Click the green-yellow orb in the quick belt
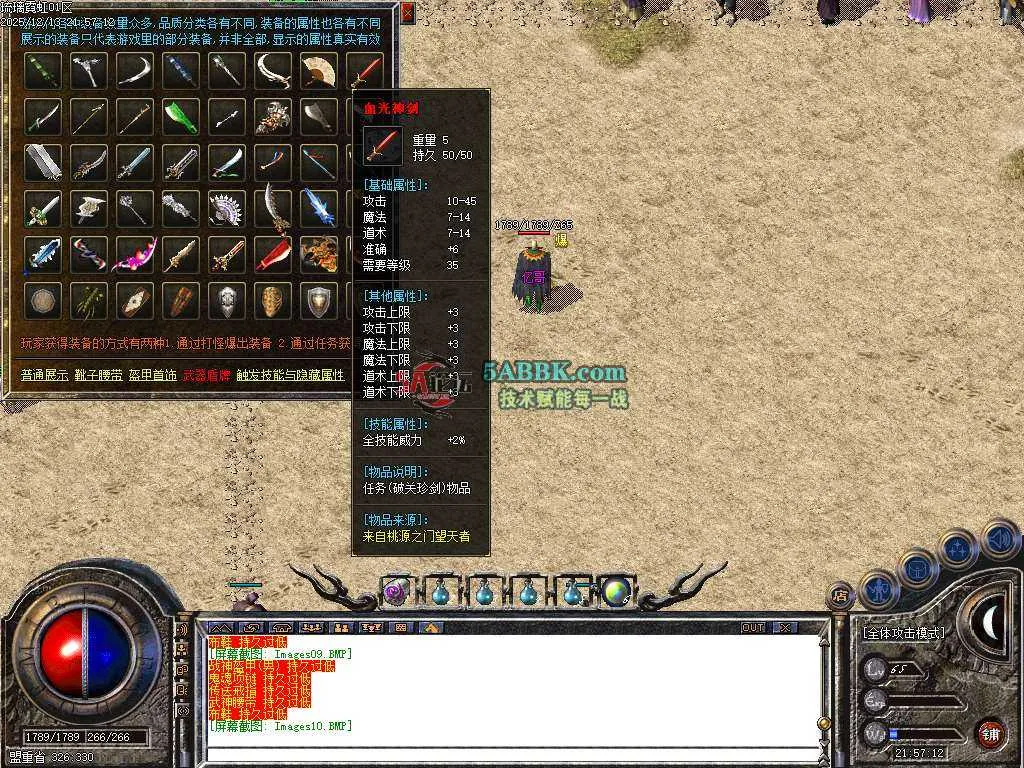The image size is (1024, 768). point(614,592)
